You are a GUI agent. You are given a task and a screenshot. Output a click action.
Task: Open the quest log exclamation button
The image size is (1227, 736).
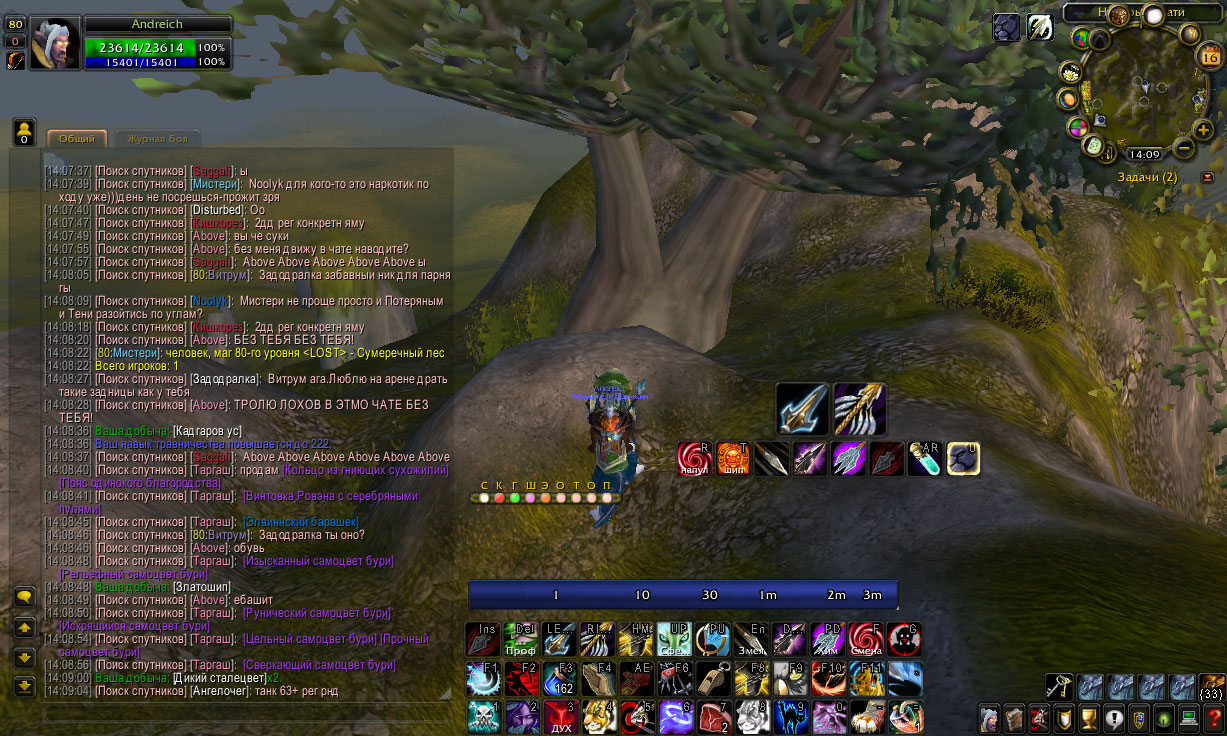(1113, 717)
